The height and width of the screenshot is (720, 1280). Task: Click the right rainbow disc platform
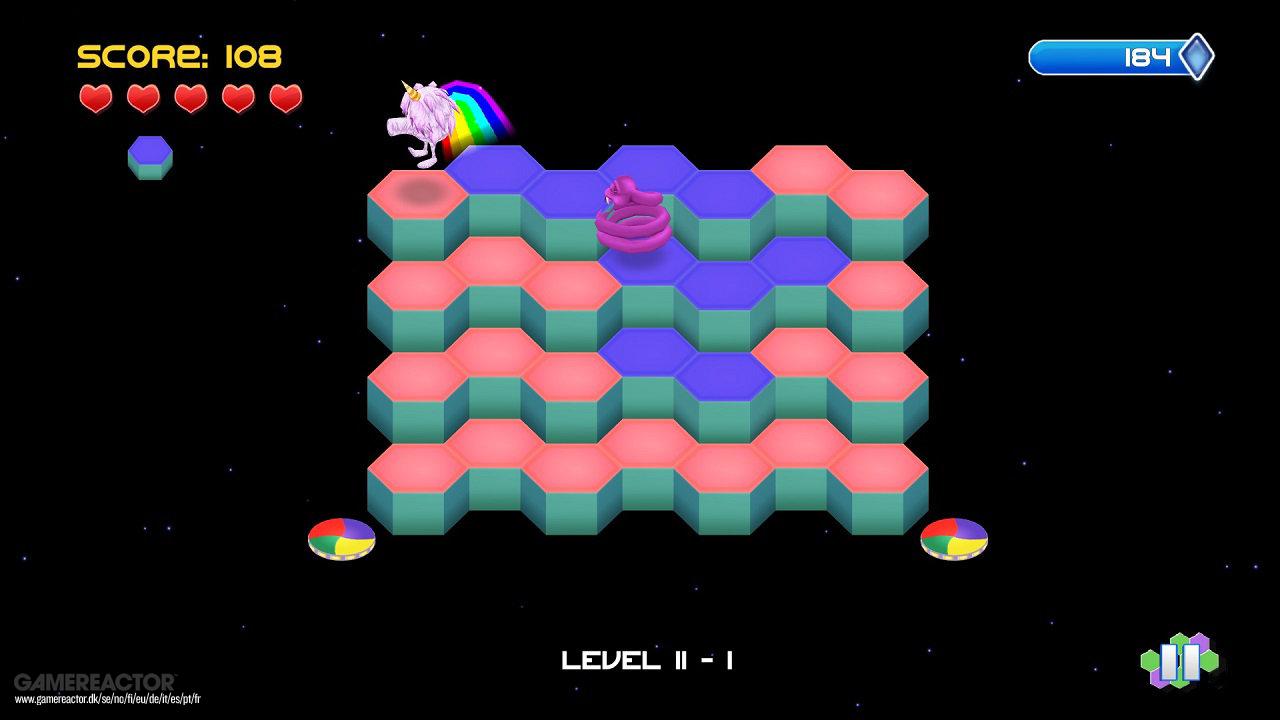(952, 538)
